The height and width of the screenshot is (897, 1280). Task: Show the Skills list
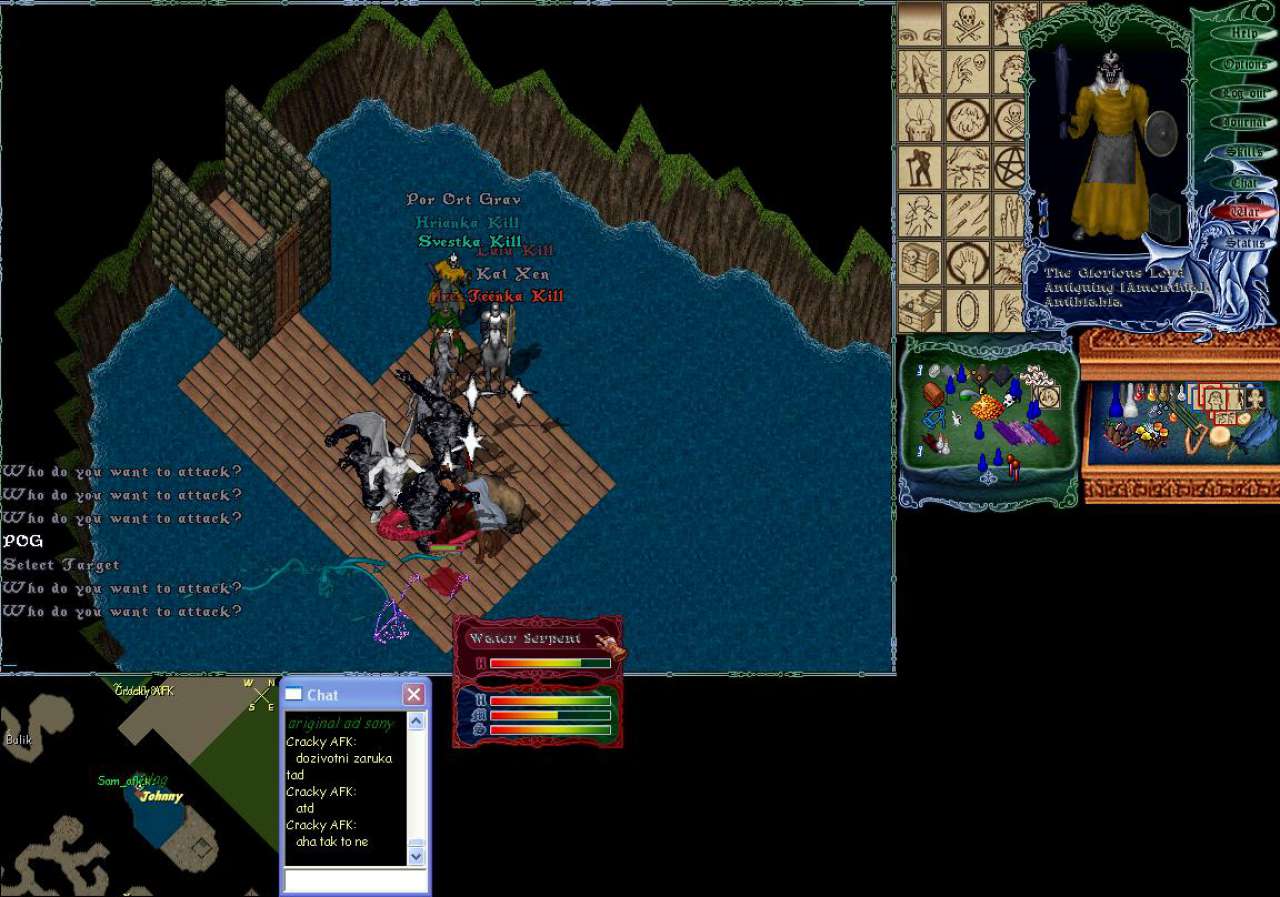(x=1244, y=152)
